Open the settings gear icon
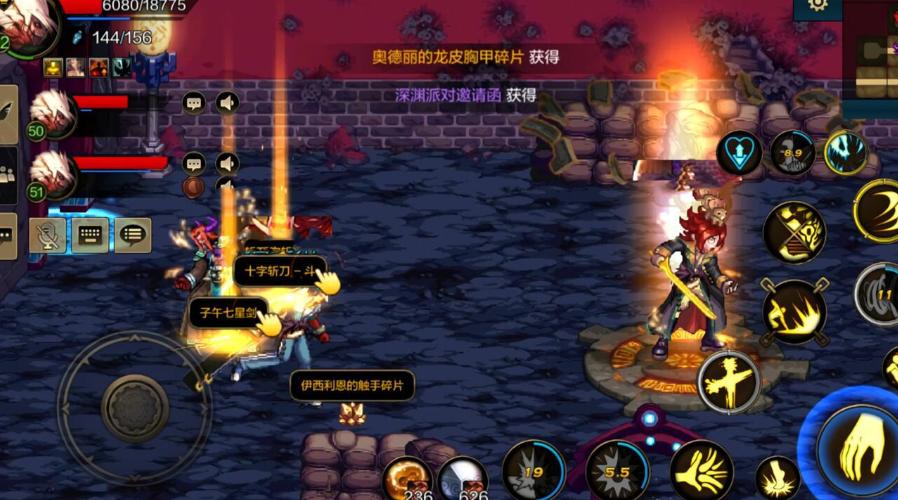898x500 pixels. (817, 6)
